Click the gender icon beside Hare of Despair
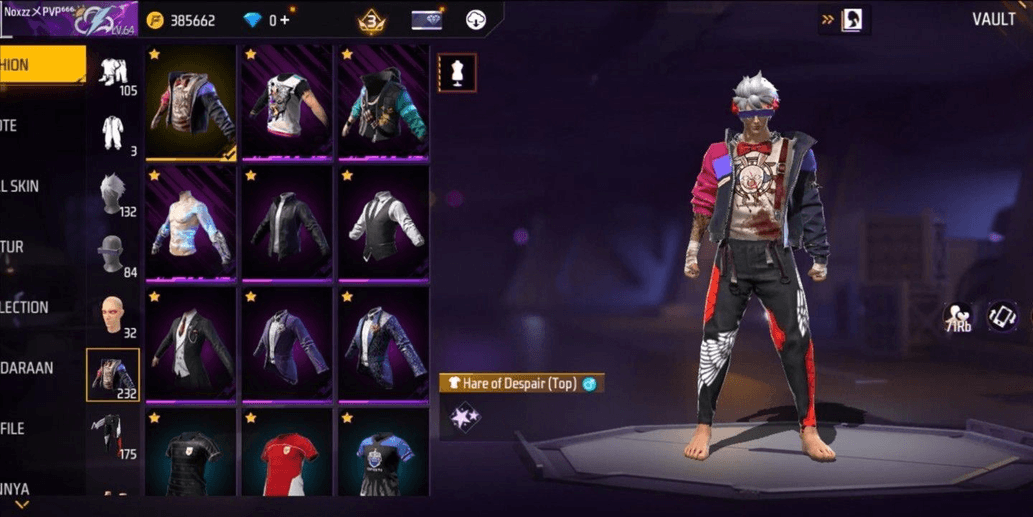Image resolution: width=1033 pixels, height=517 pixels. (x=590, y=384)
